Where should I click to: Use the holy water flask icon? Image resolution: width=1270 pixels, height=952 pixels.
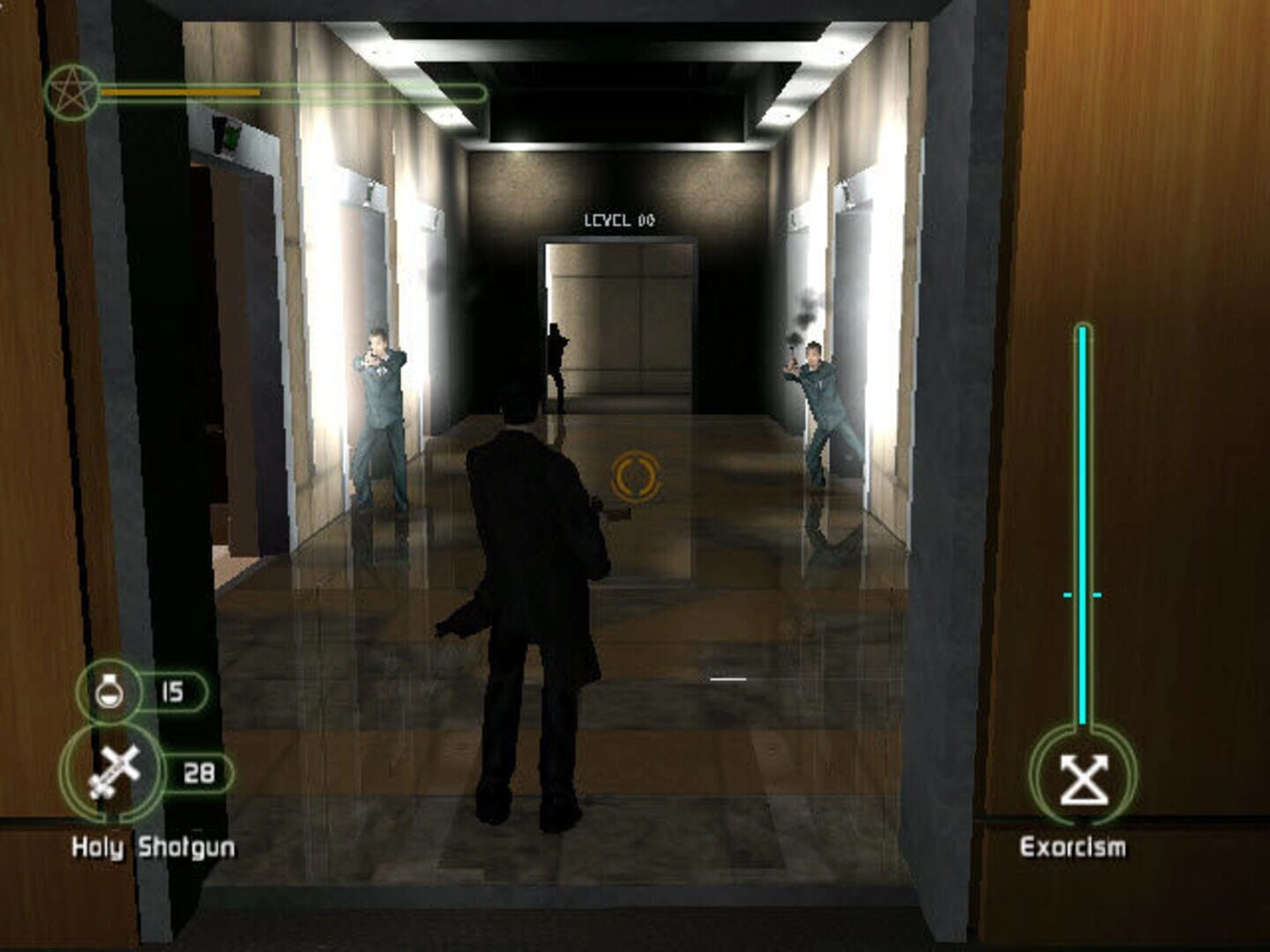[x=108, y=690]
